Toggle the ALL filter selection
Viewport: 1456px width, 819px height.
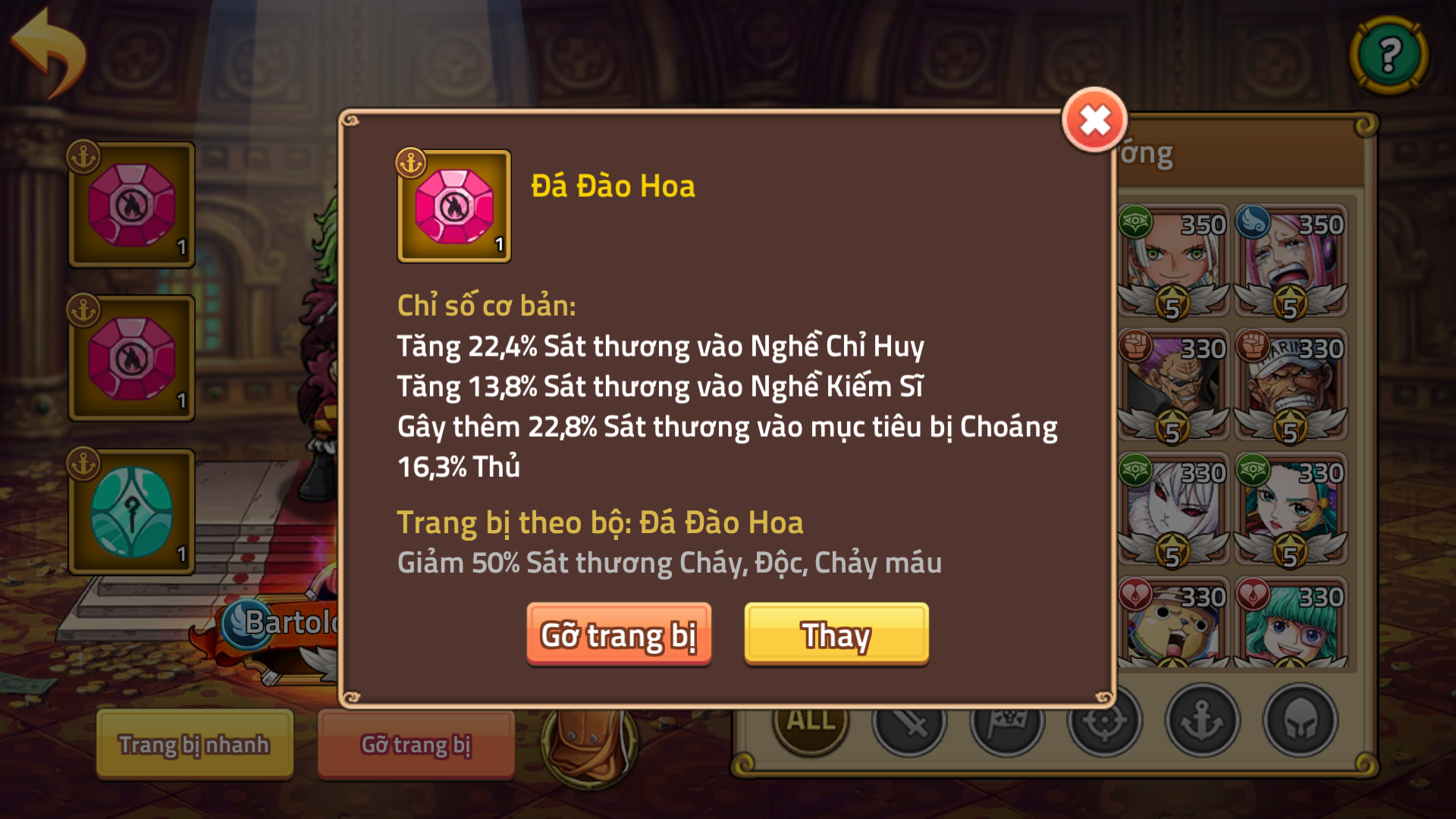click(x=808, y=724)
